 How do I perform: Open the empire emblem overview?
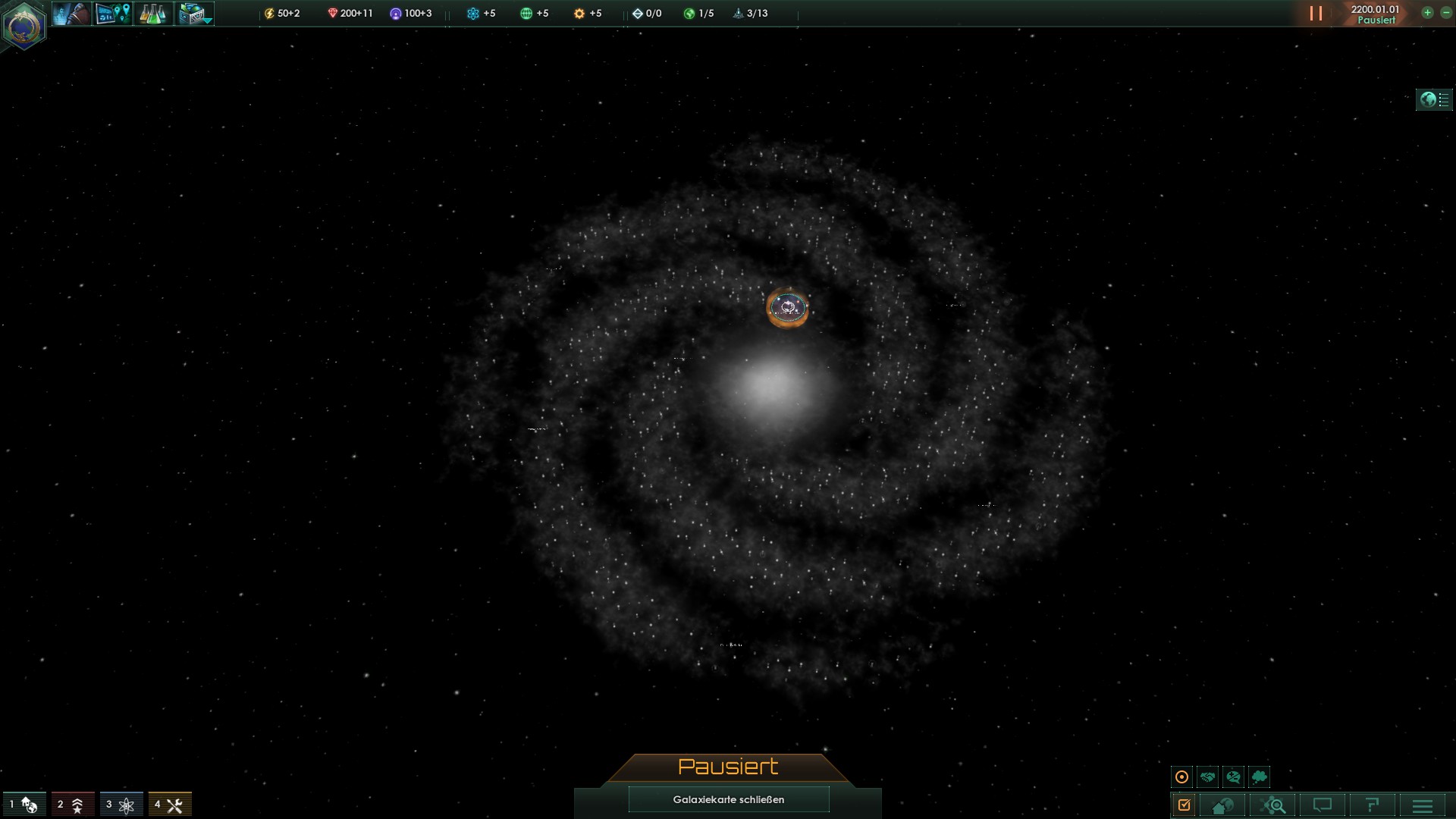pyautogui.click(x=24, y=25)
